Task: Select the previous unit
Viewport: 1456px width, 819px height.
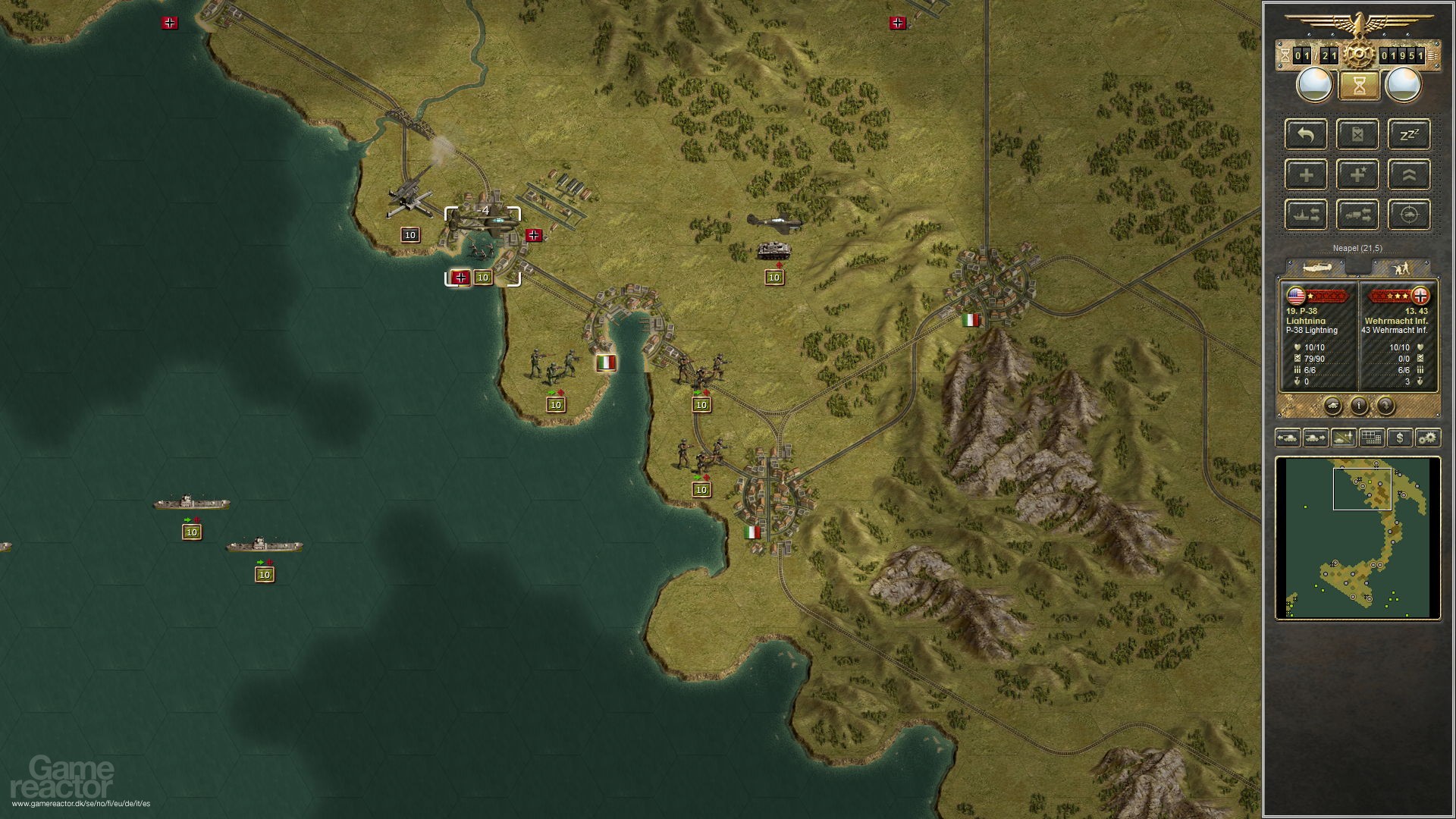Action: (x=1287, y=438)
